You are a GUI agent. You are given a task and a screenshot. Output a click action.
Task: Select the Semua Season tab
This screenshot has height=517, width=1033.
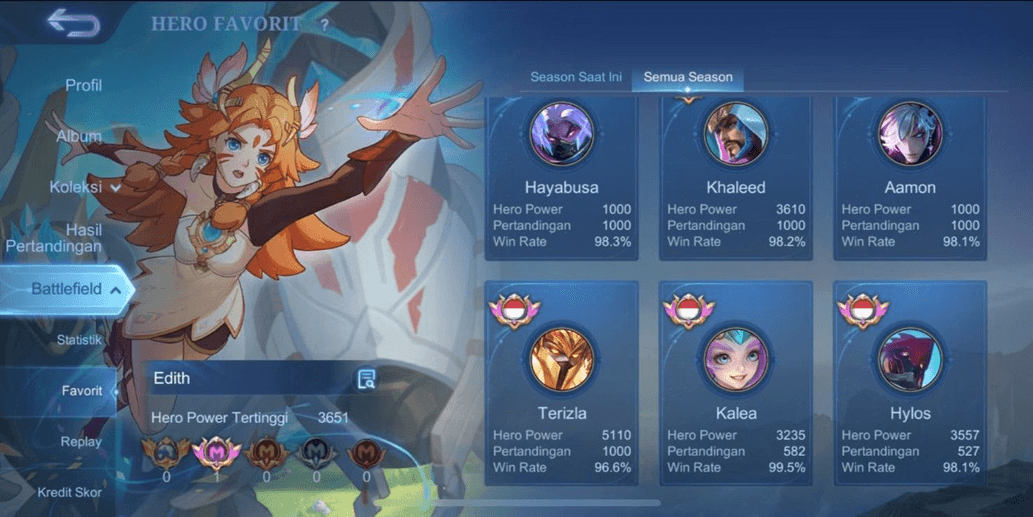688,77
